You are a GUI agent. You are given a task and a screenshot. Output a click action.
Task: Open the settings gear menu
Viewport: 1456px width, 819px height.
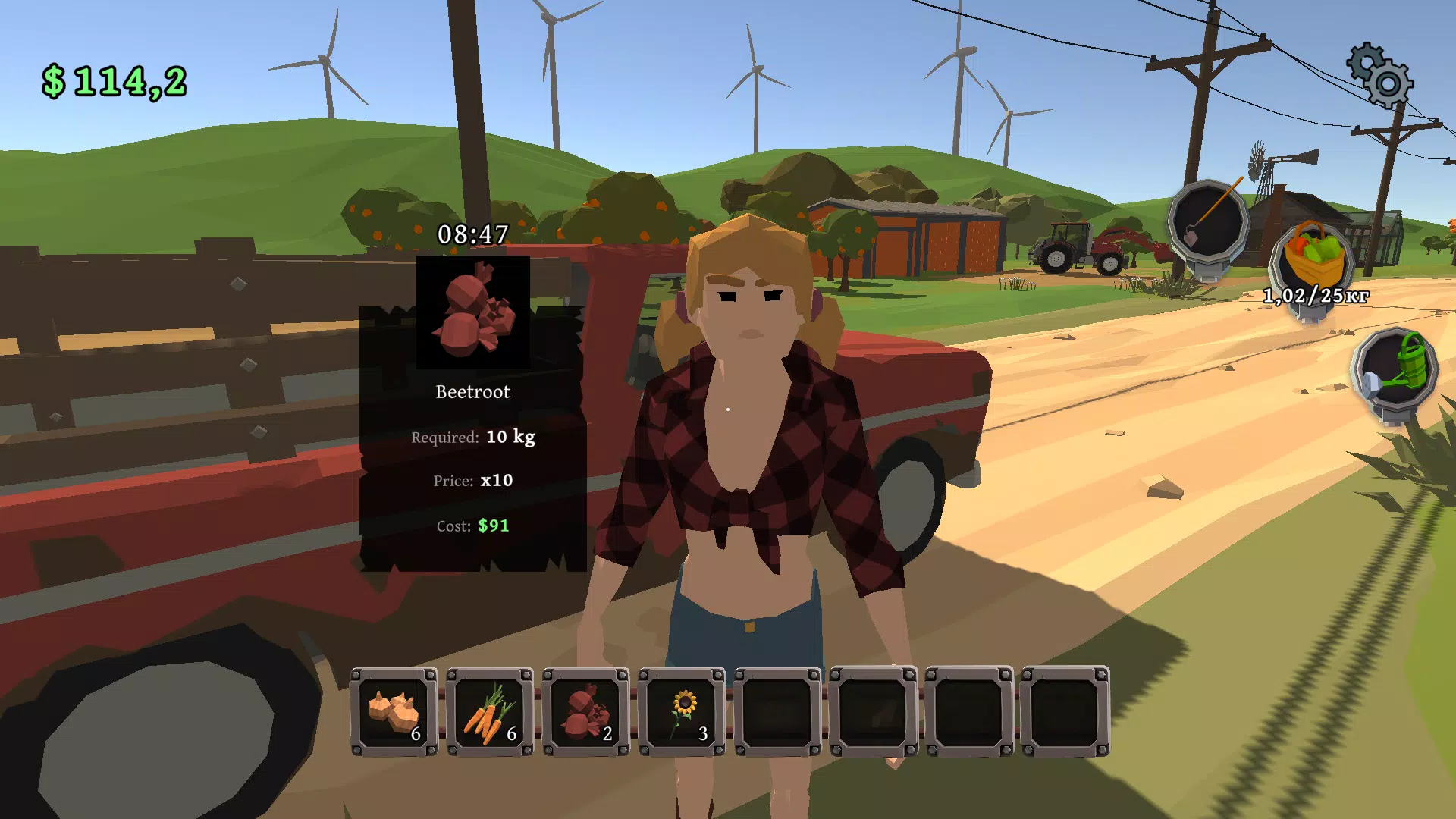coord(1379,75)
